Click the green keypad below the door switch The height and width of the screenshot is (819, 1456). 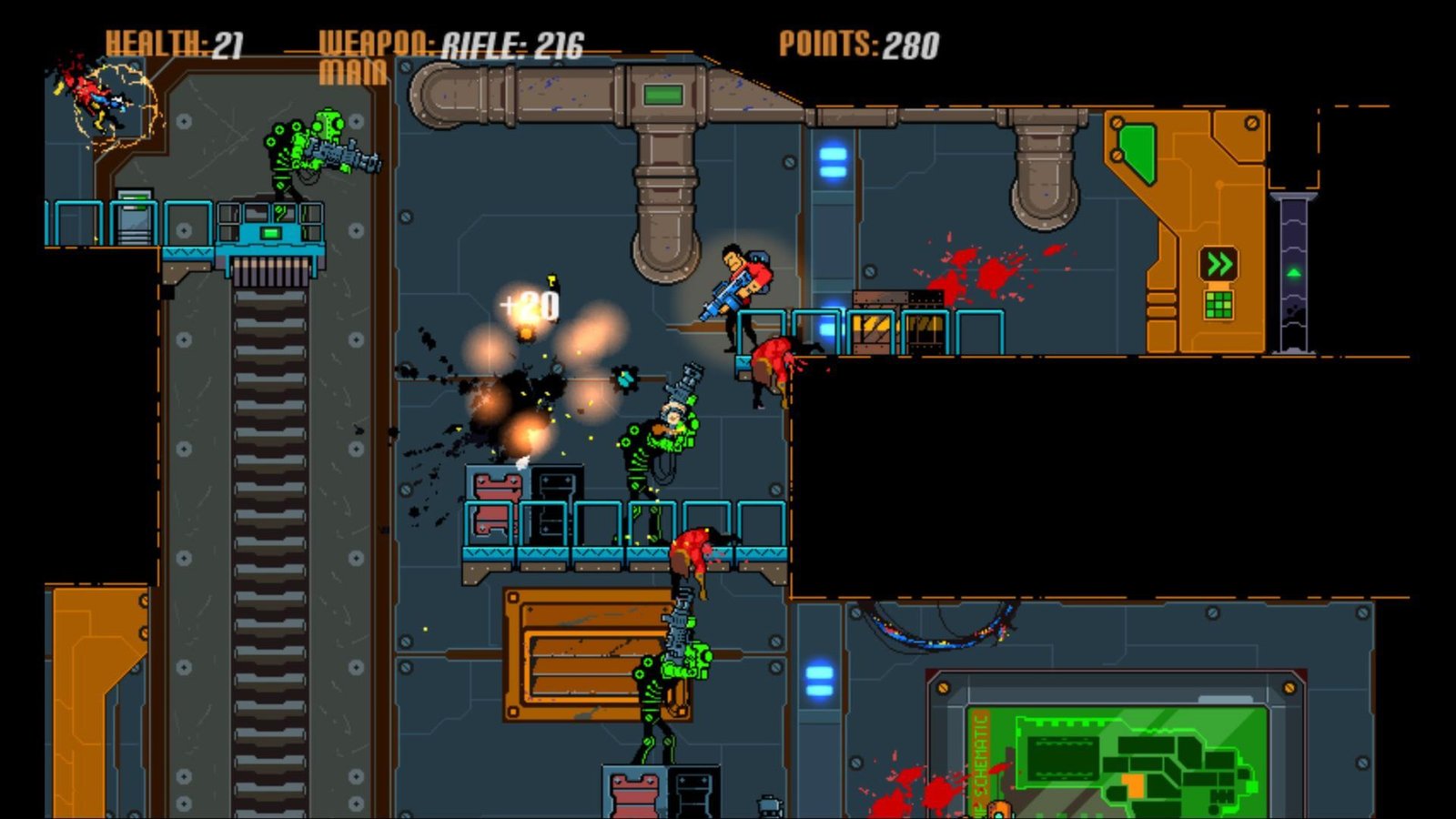tap(1218, 303)
